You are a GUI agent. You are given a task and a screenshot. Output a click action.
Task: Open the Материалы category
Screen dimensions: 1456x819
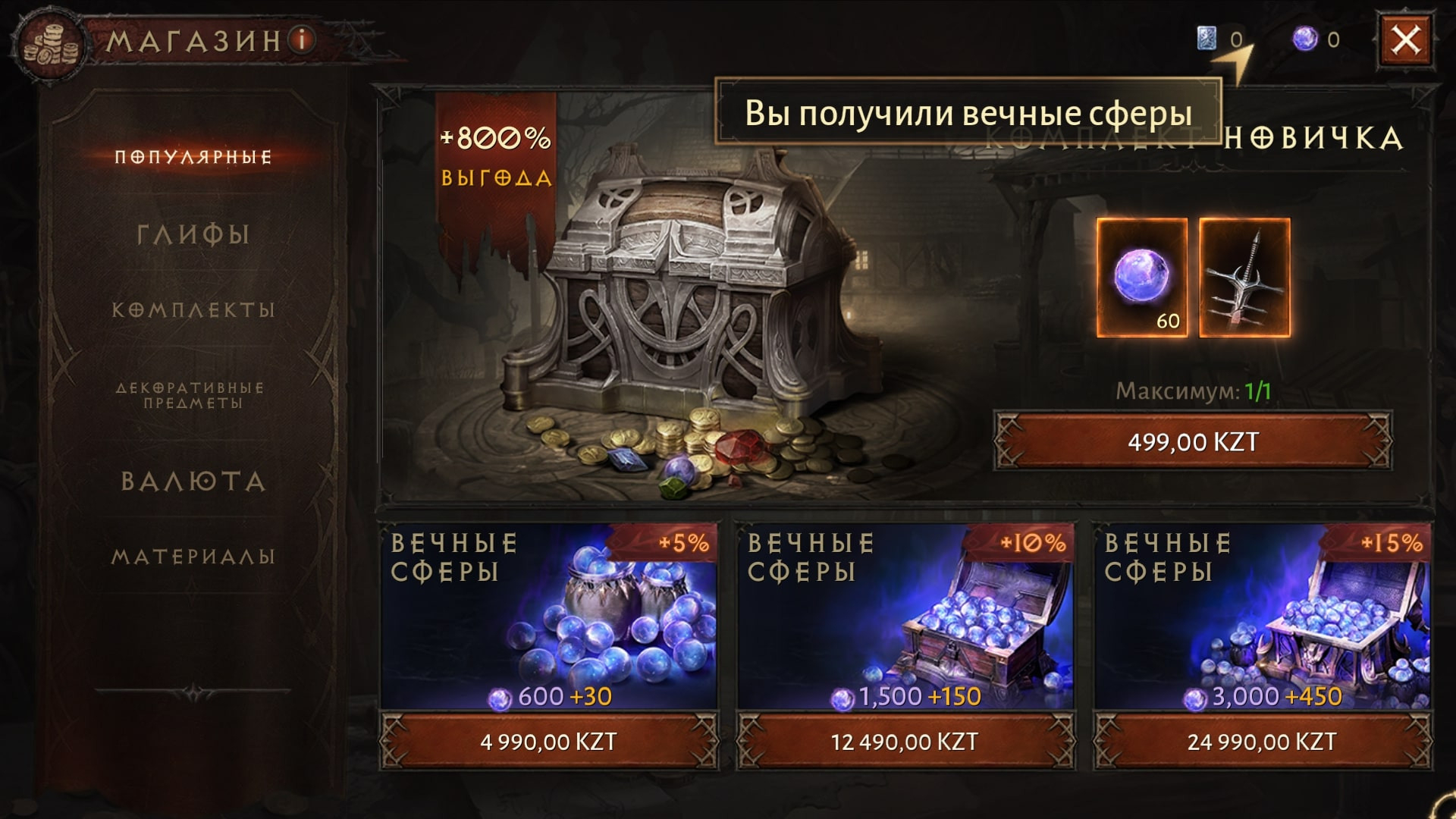[193, 557]
